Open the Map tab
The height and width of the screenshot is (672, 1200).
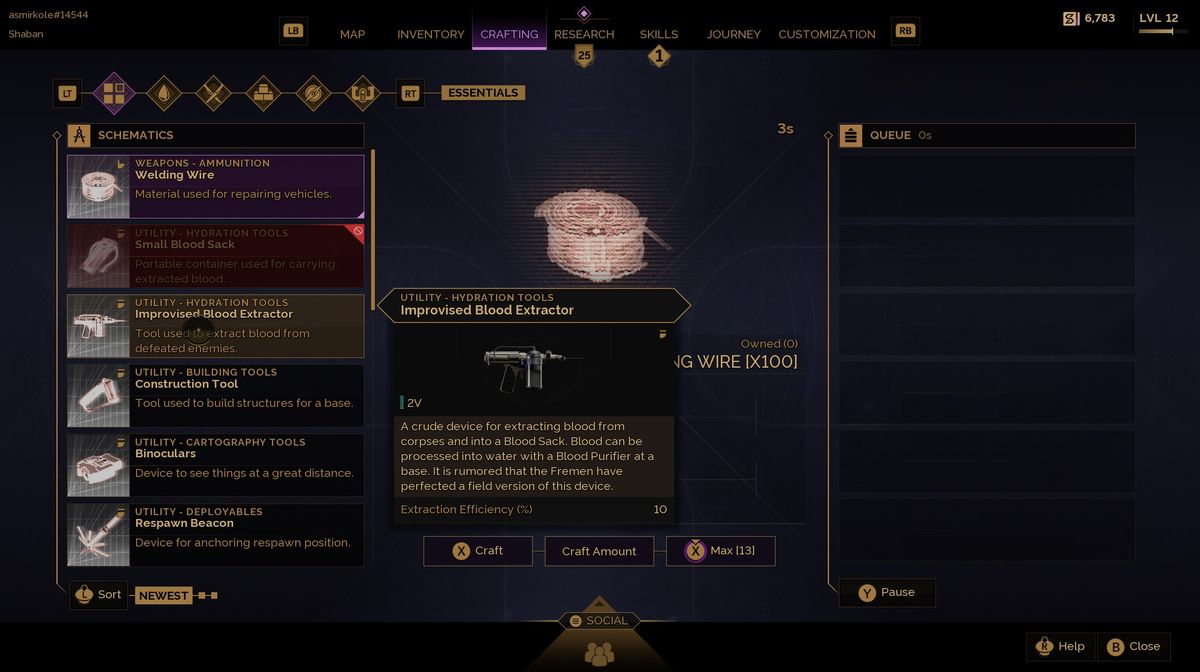tap(352, 34)
